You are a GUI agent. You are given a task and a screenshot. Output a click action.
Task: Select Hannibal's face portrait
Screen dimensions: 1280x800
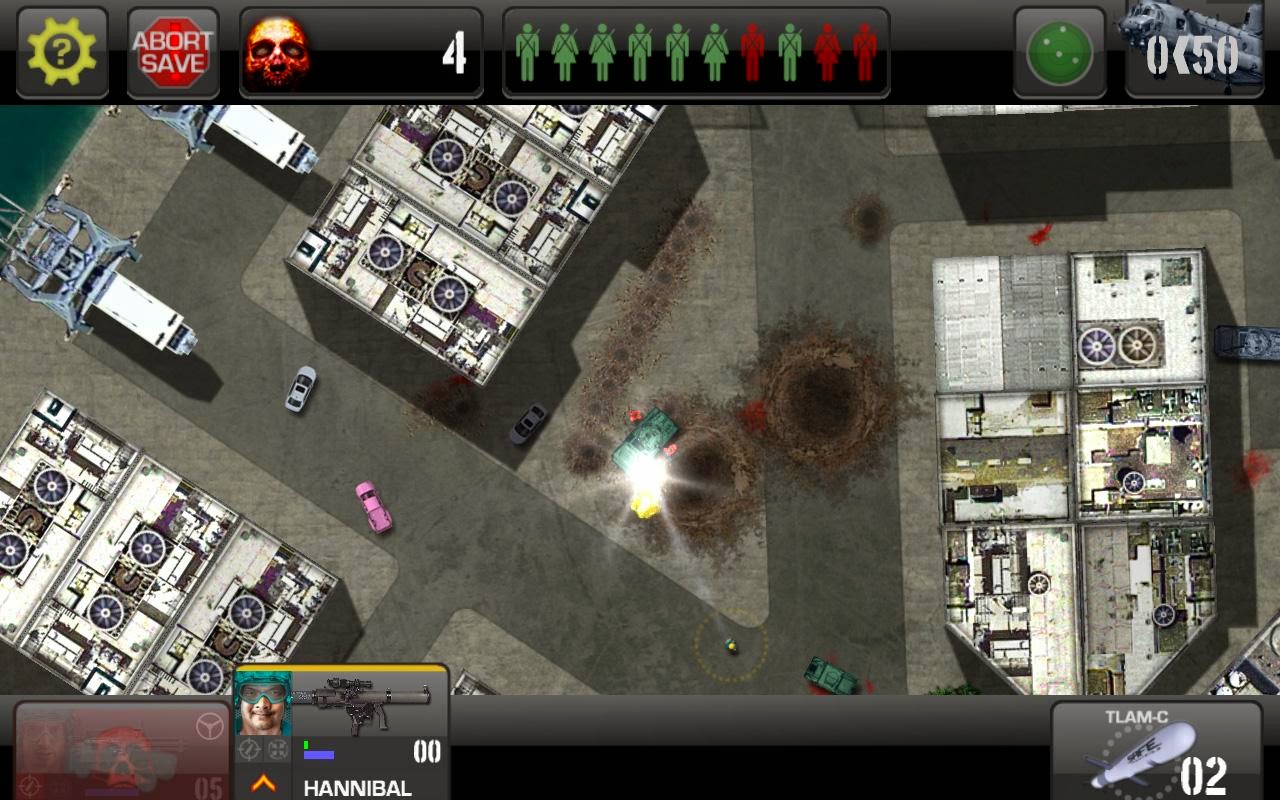[262, 707]
